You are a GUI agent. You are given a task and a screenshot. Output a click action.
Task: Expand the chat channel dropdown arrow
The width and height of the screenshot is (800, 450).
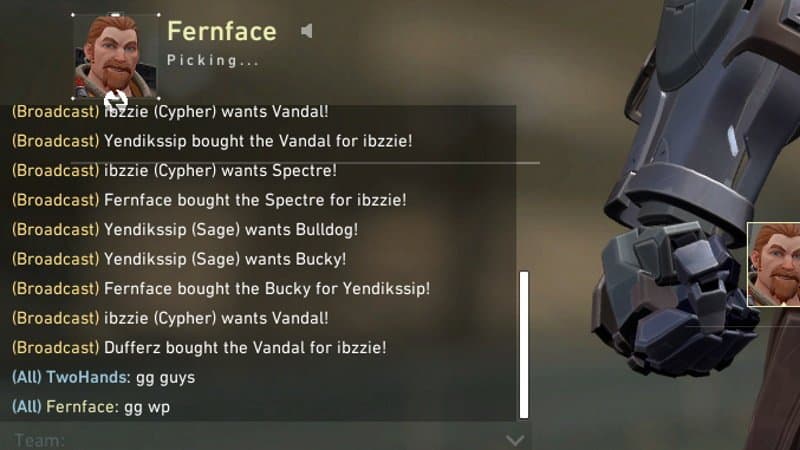coord(515,439)
